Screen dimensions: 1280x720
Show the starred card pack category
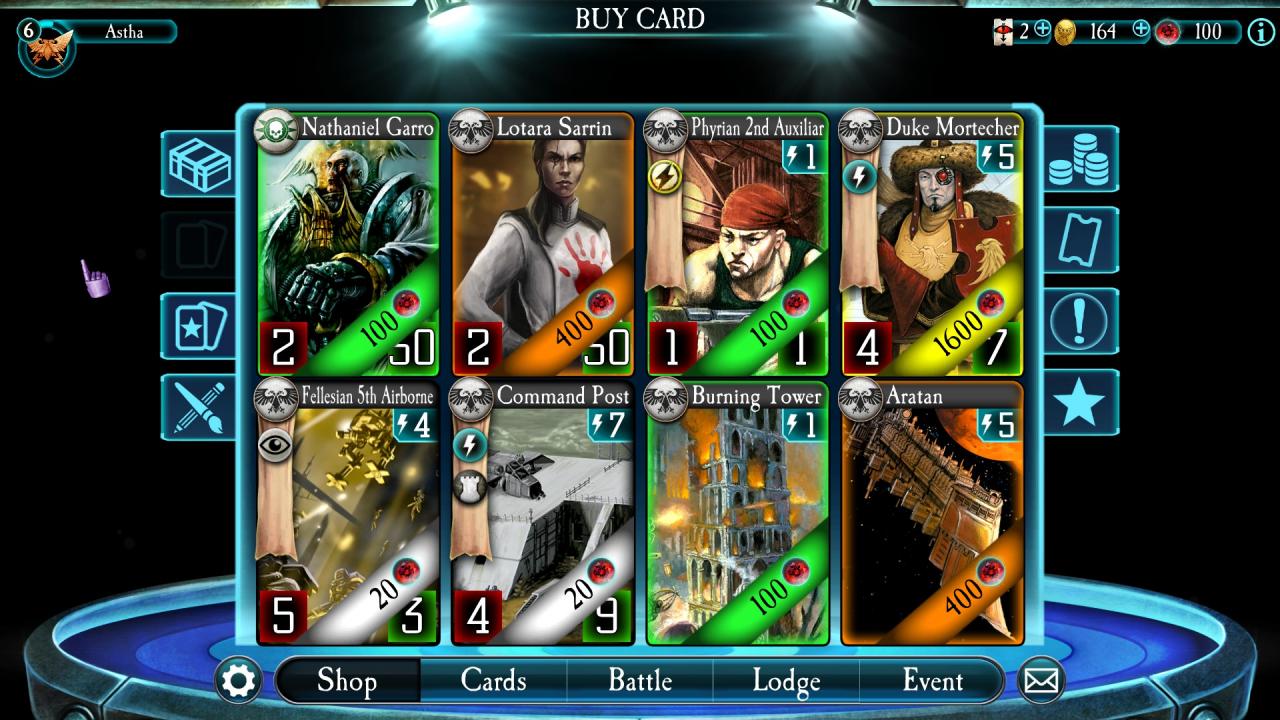[199, 326]
